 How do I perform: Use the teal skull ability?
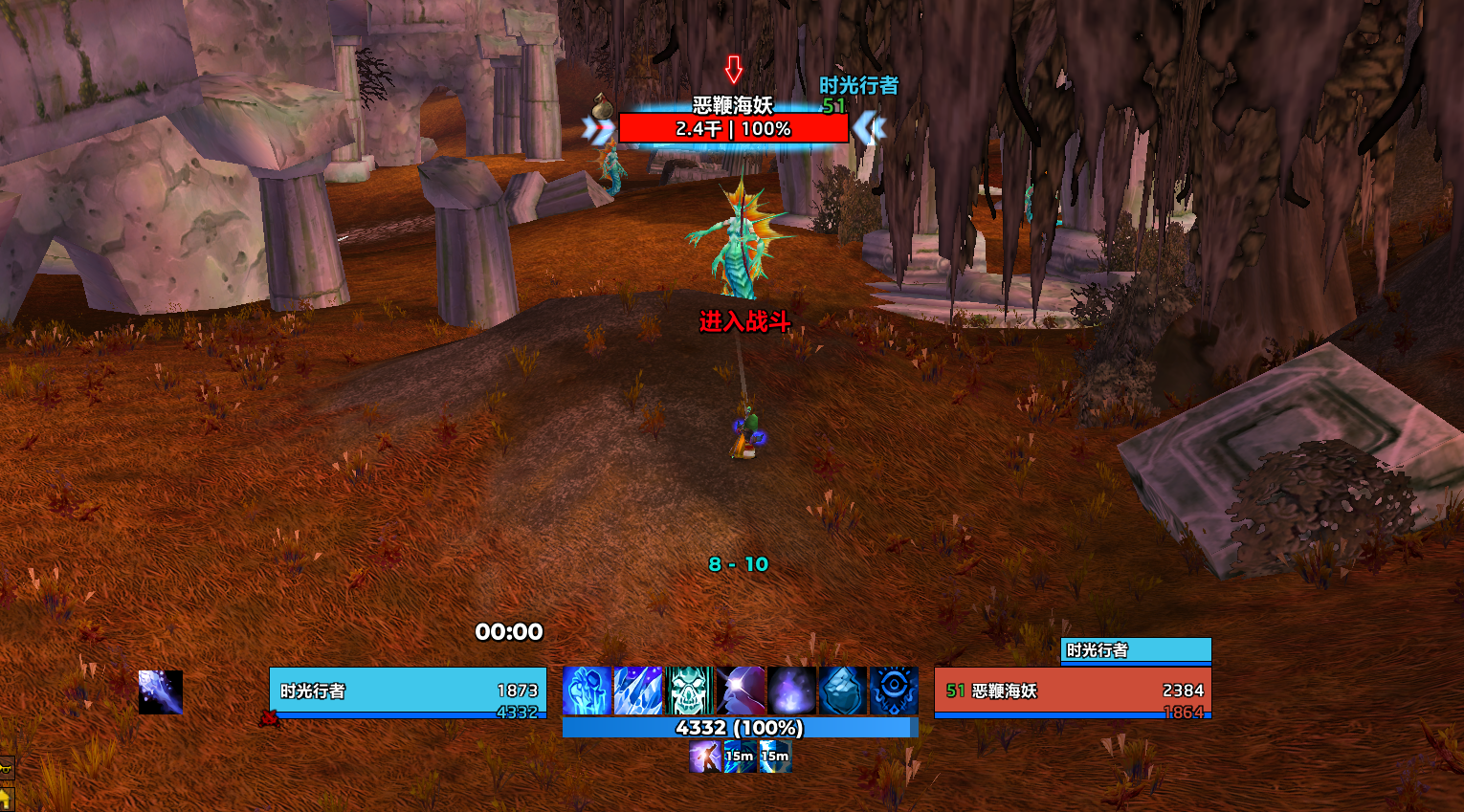(x=689, y=691)
